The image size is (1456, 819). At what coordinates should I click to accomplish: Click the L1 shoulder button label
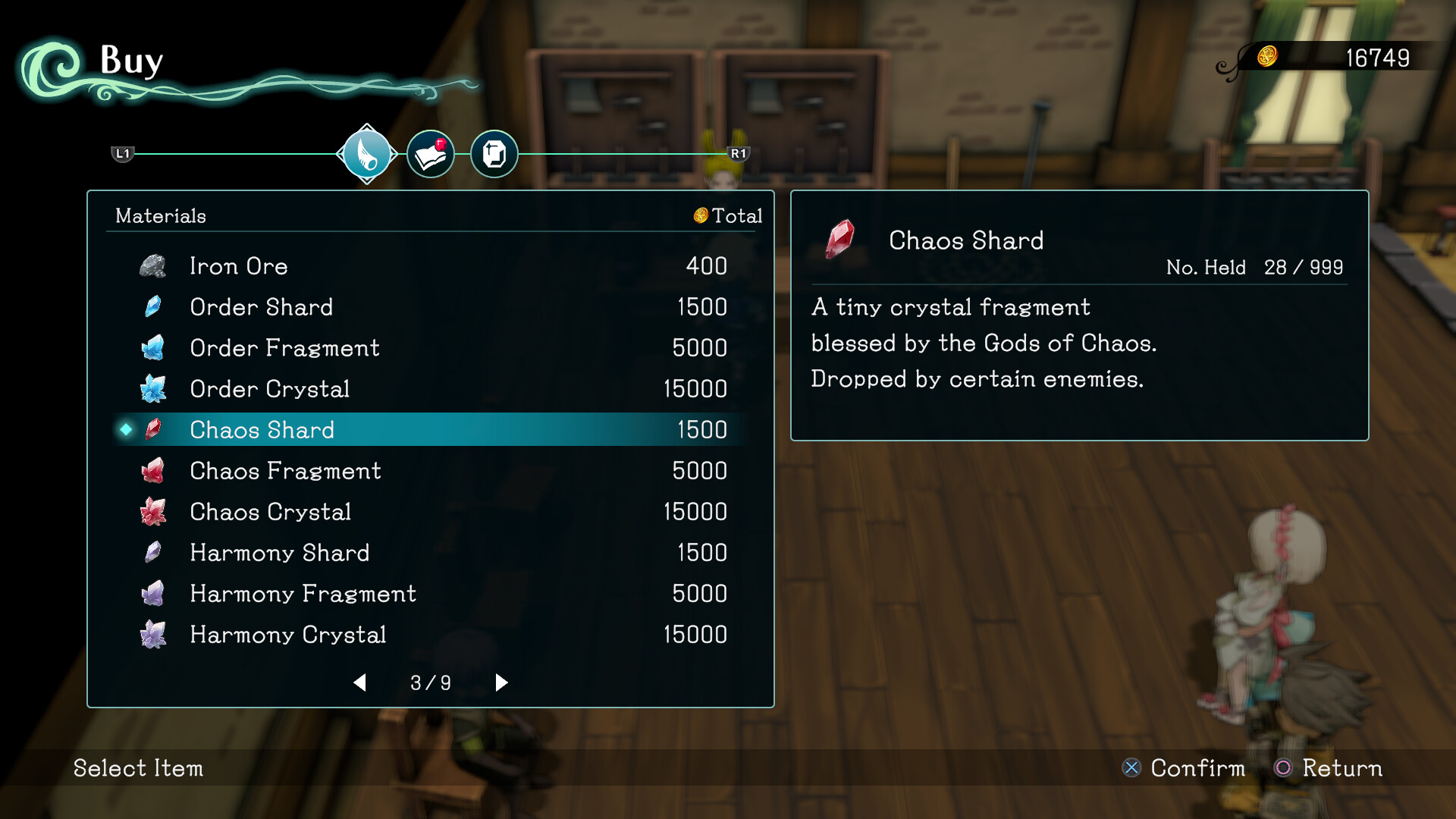(x=122, y=154)
